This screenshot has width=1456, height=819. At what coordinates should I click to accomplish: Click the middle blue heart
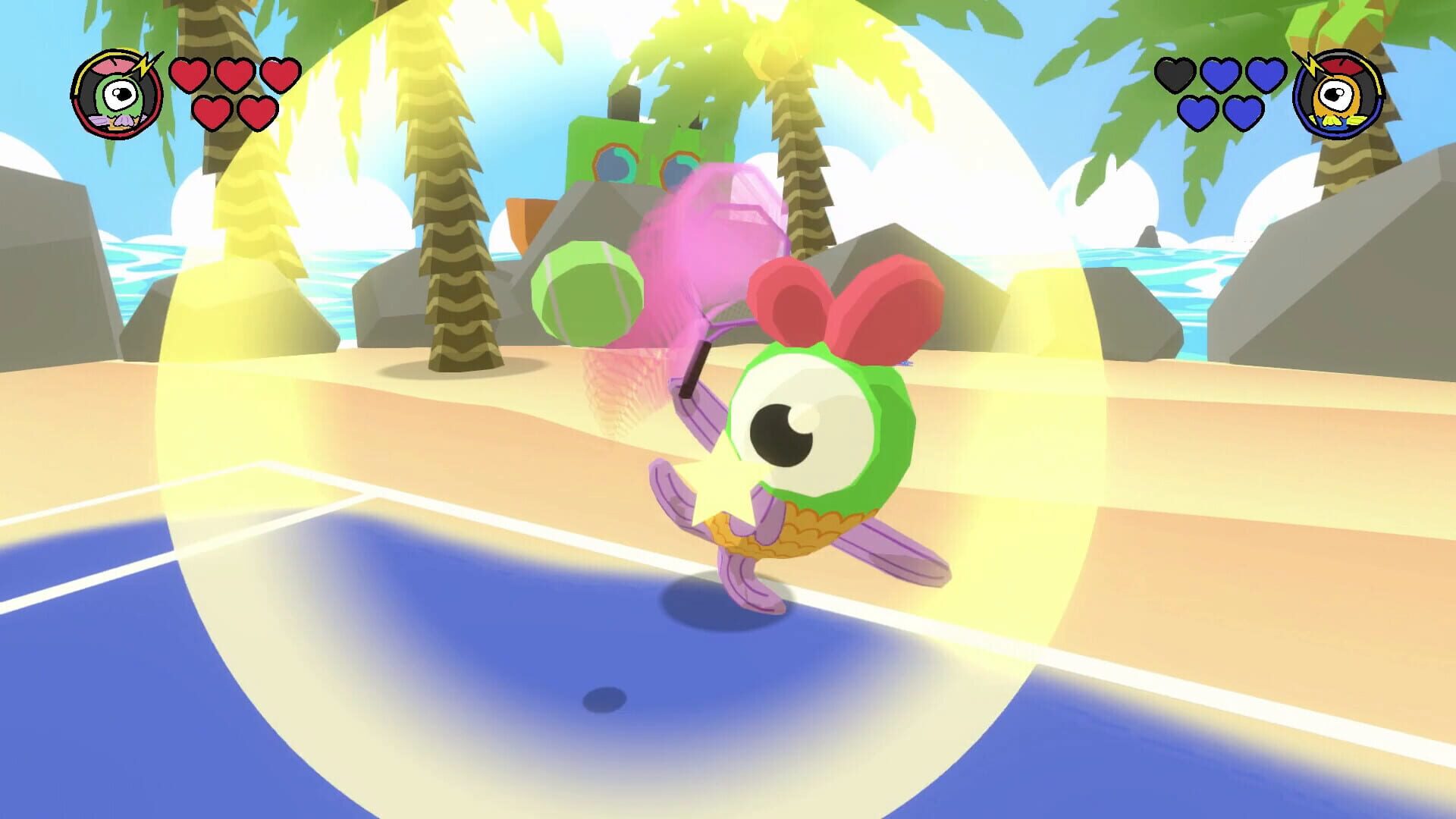(x=1222, y=76)
